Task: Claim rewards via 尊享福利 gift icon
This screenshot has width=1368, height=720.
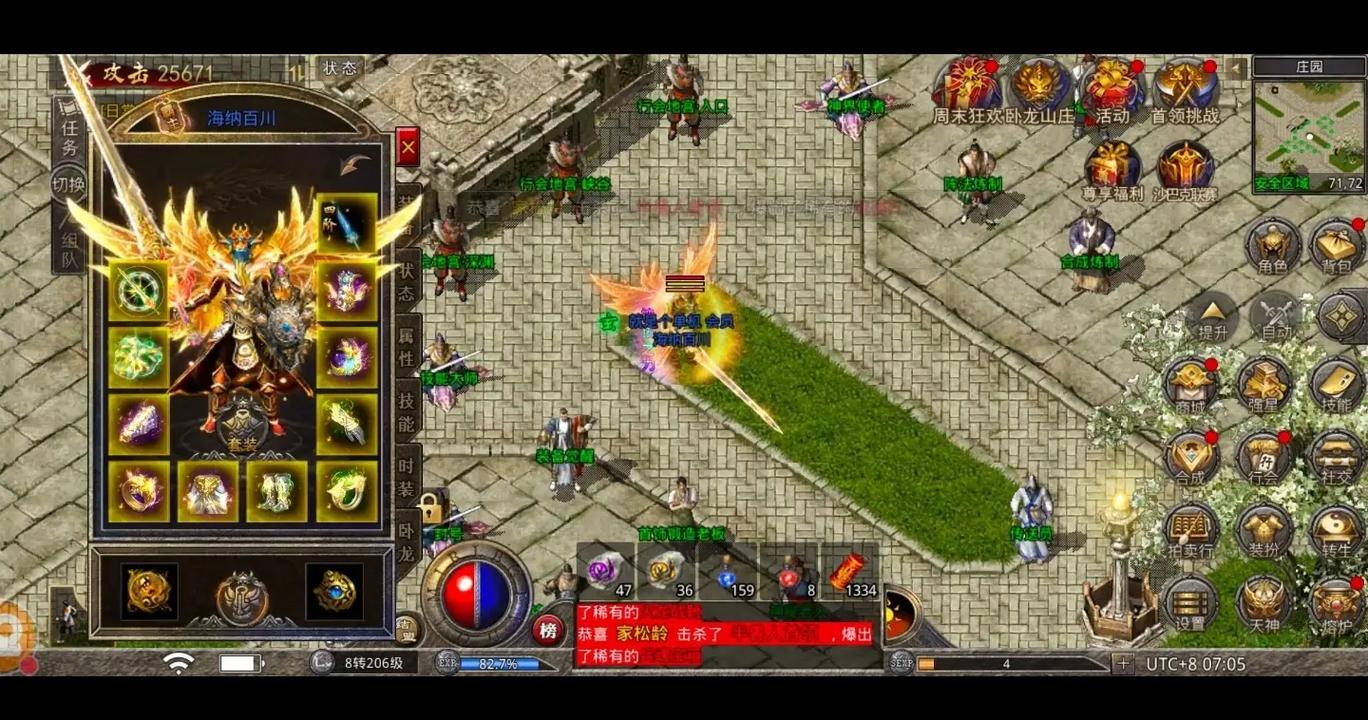Action: point(1112,169)
